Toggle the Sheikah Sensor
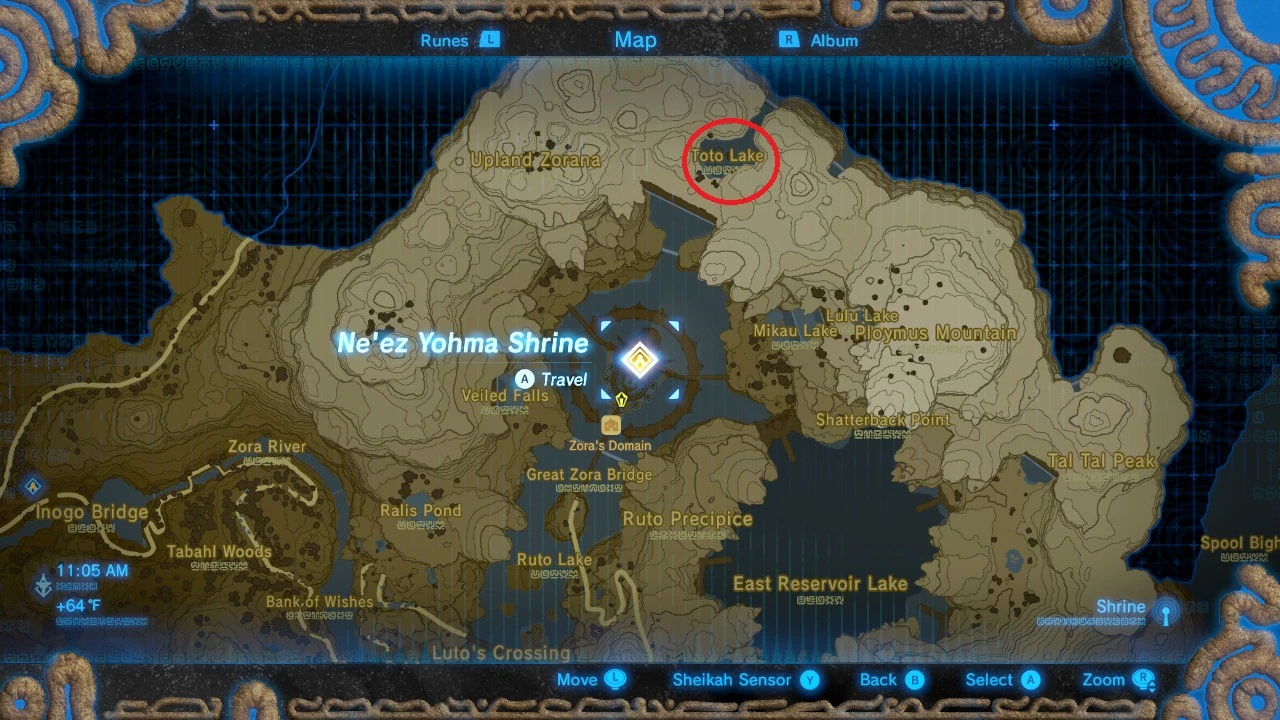1280x720 pixels. [x=734, y=679]
